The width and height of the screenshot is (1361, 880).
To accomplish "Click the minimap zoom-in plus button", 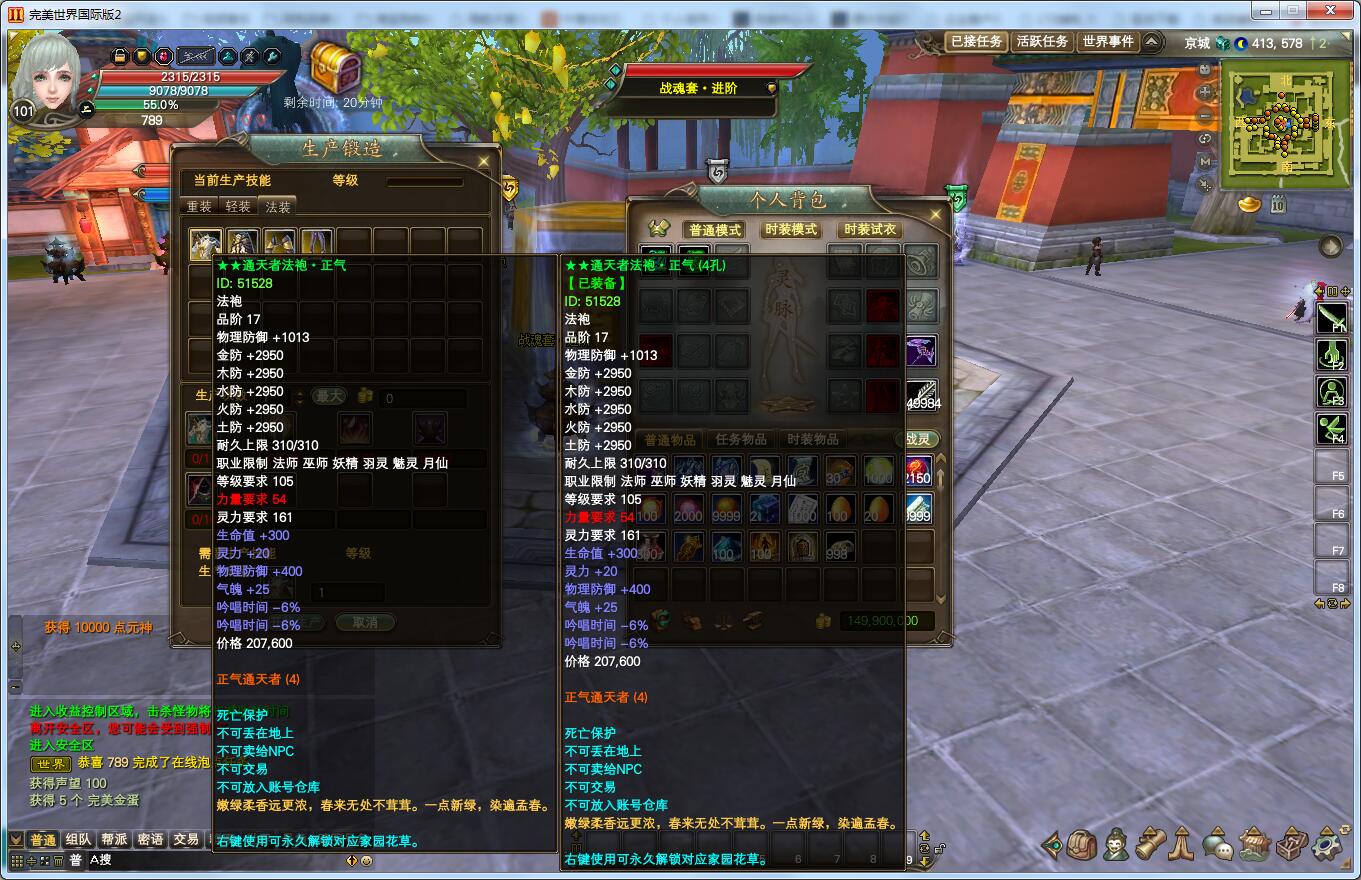I will (x=1205, y=92).
